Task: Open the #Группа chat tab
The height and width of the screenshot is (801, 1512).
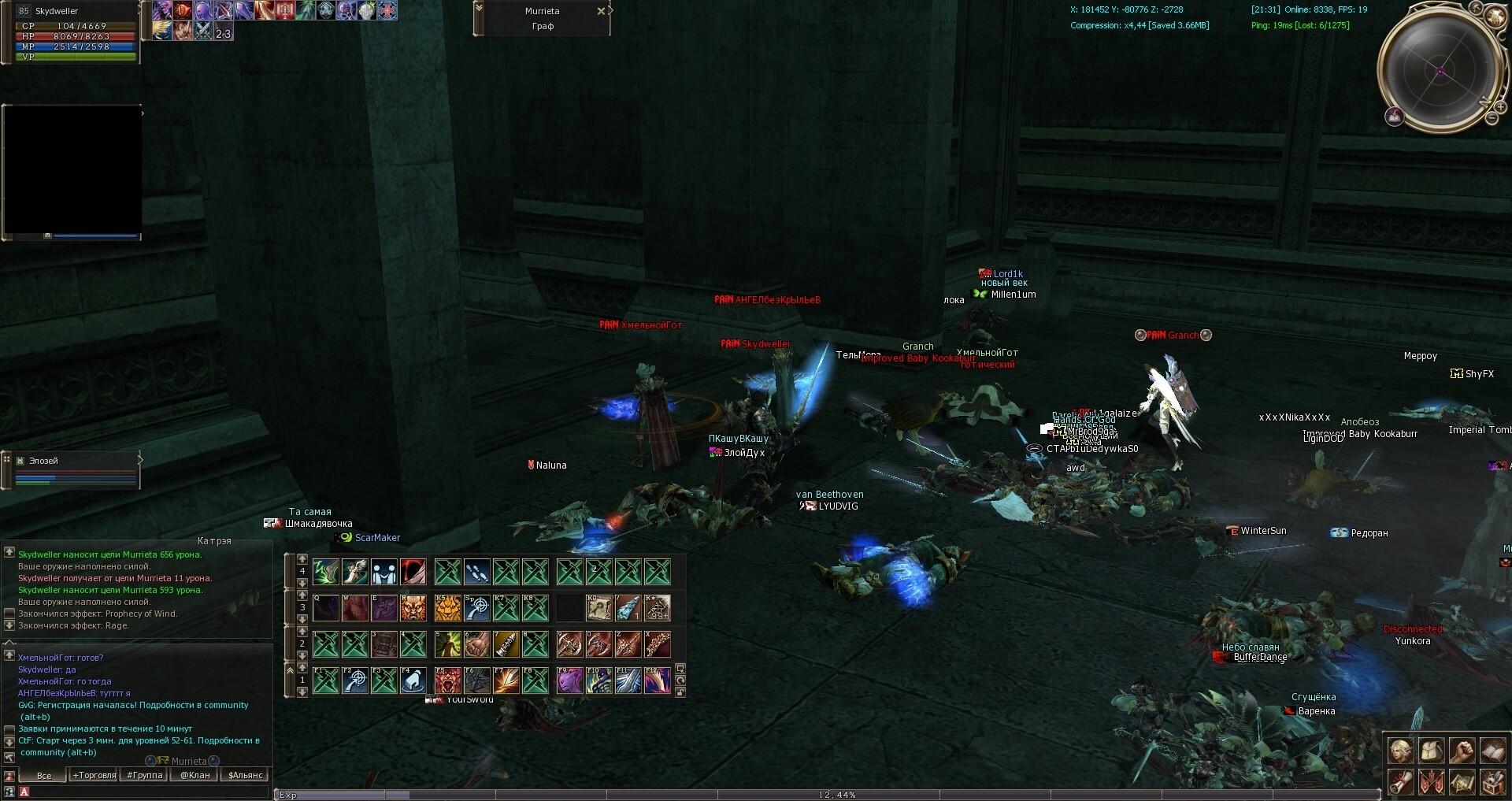Action: 145,775
